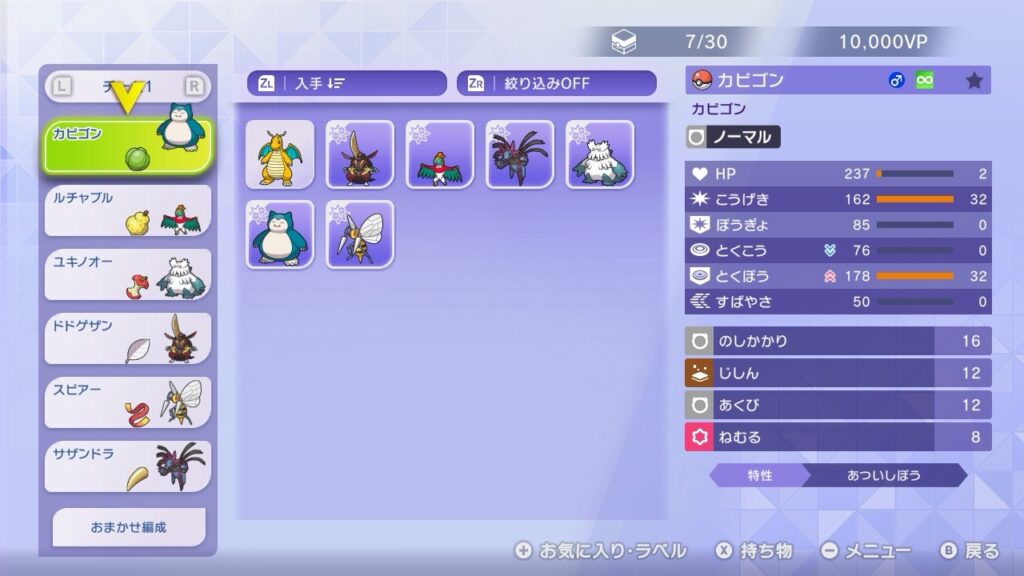Image resolution: width=1024 pixels, height=576 pixels.
Task: Toggle the favorite star for カビゴン
Action: point(974,81)
